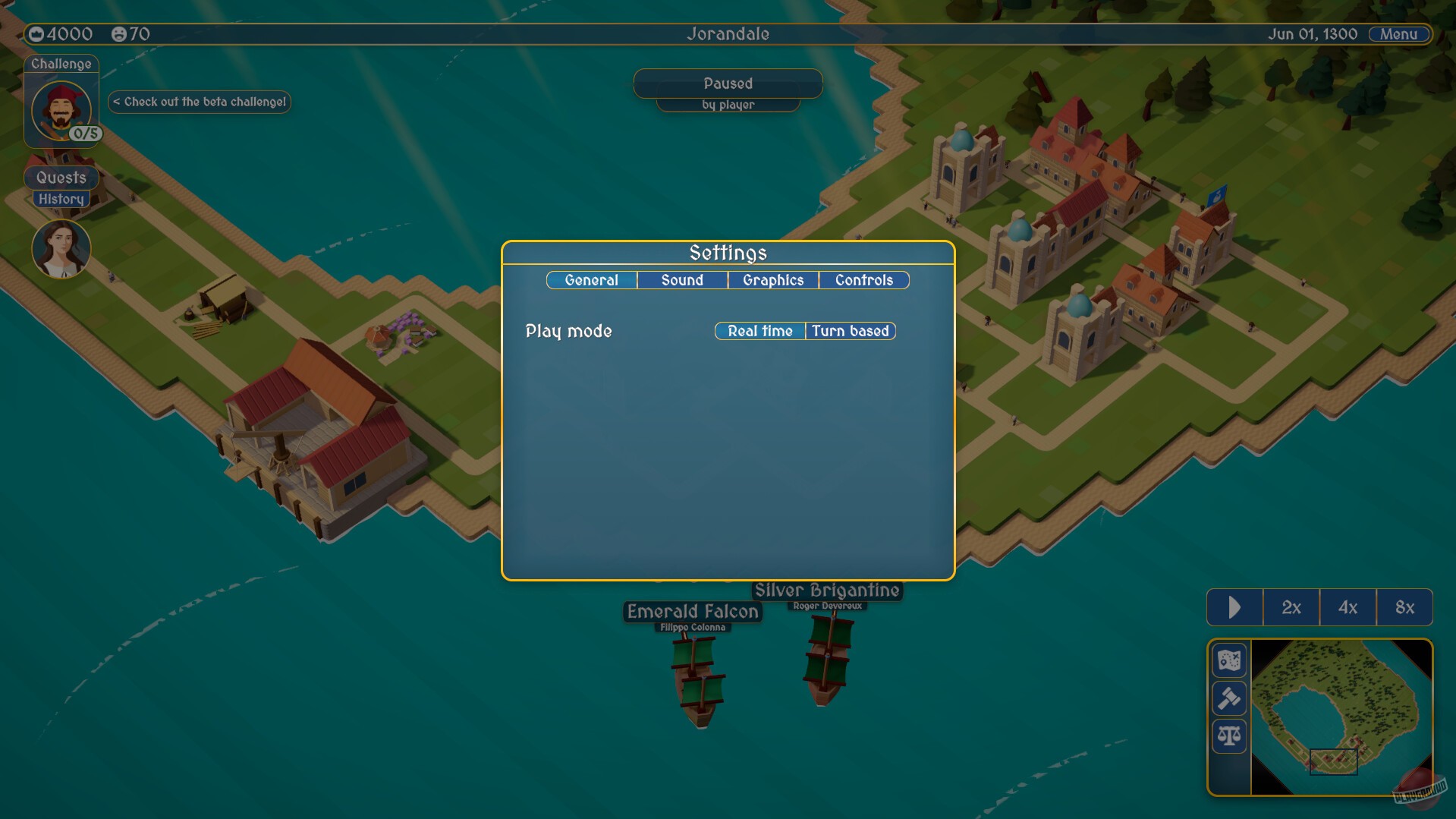Open the Quests panel
The height and width of the screenshot is (819, 1456).
tap(61, 178)
